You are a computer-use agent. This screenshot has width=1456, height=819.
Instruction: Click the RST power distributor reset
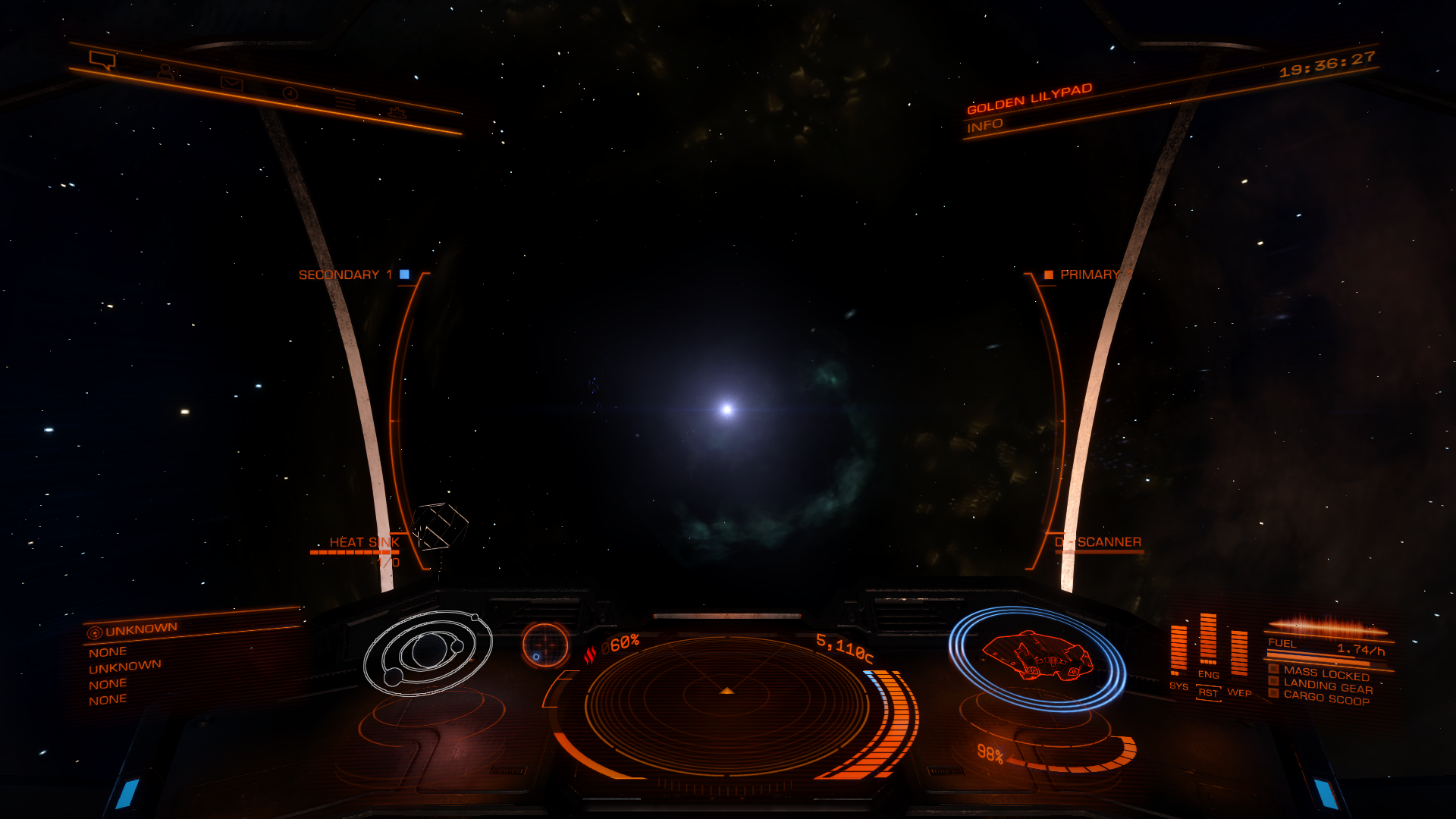[x=1208, y=693]
